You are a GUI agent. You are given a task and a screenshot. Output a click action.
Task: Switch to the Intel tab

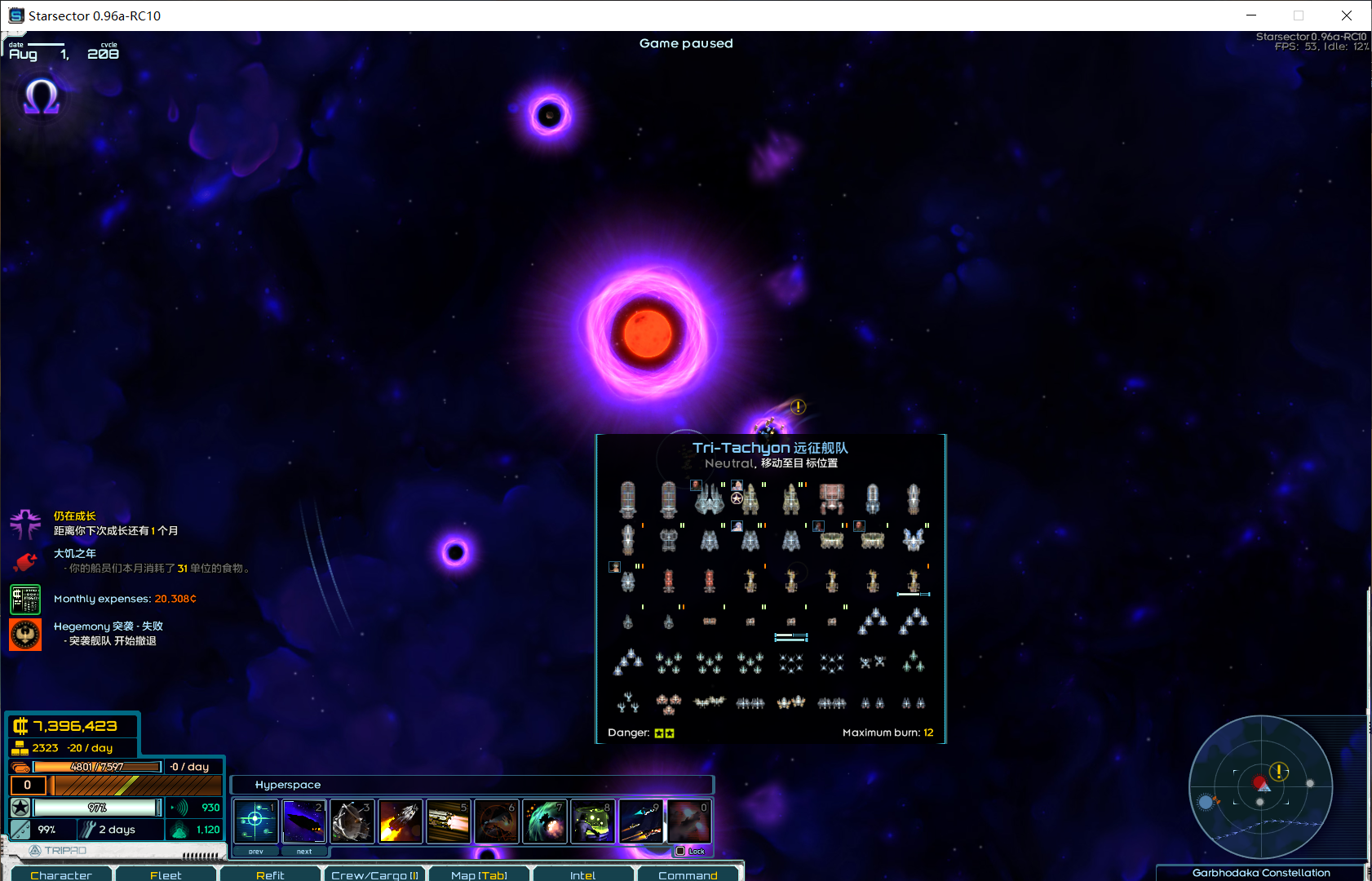pos(582,874)
